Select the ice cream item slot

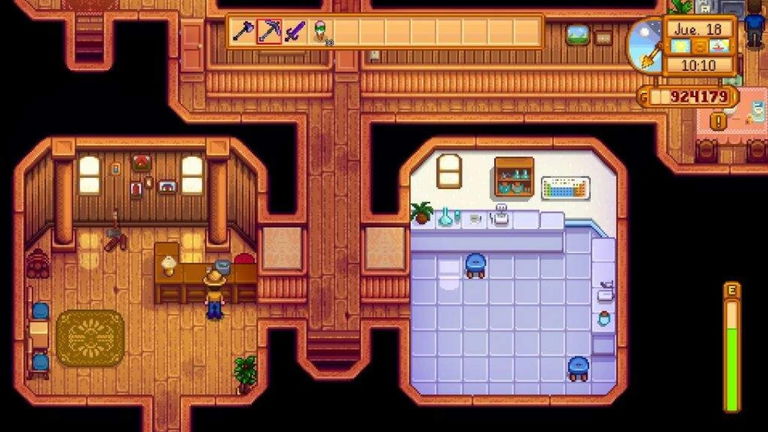[x=321, y=32]
